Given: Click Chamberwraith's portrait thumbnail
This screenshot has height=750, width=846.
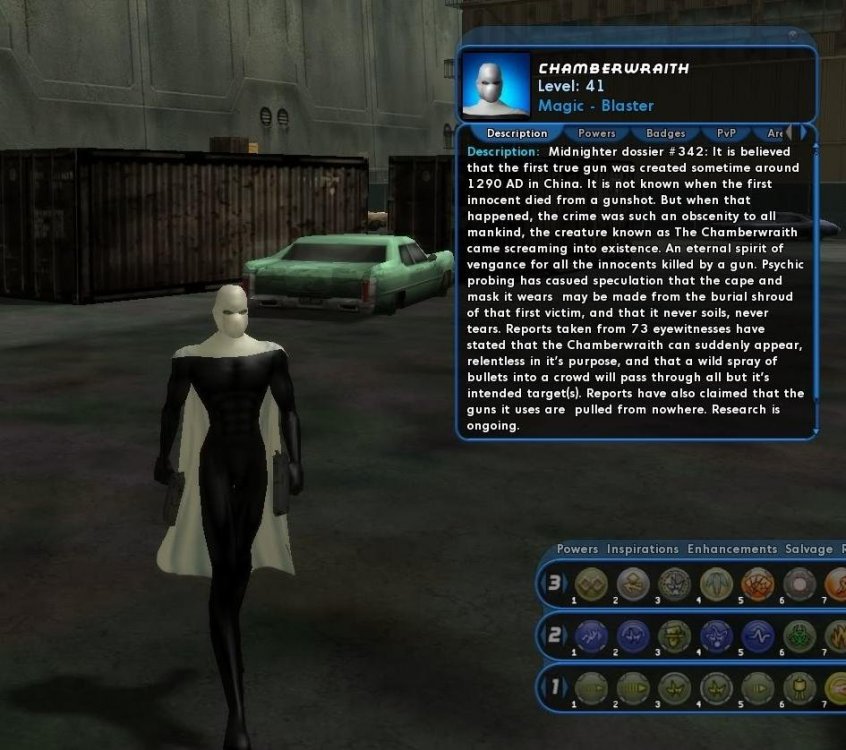Looking at the screenshot, I should [496, 85].
